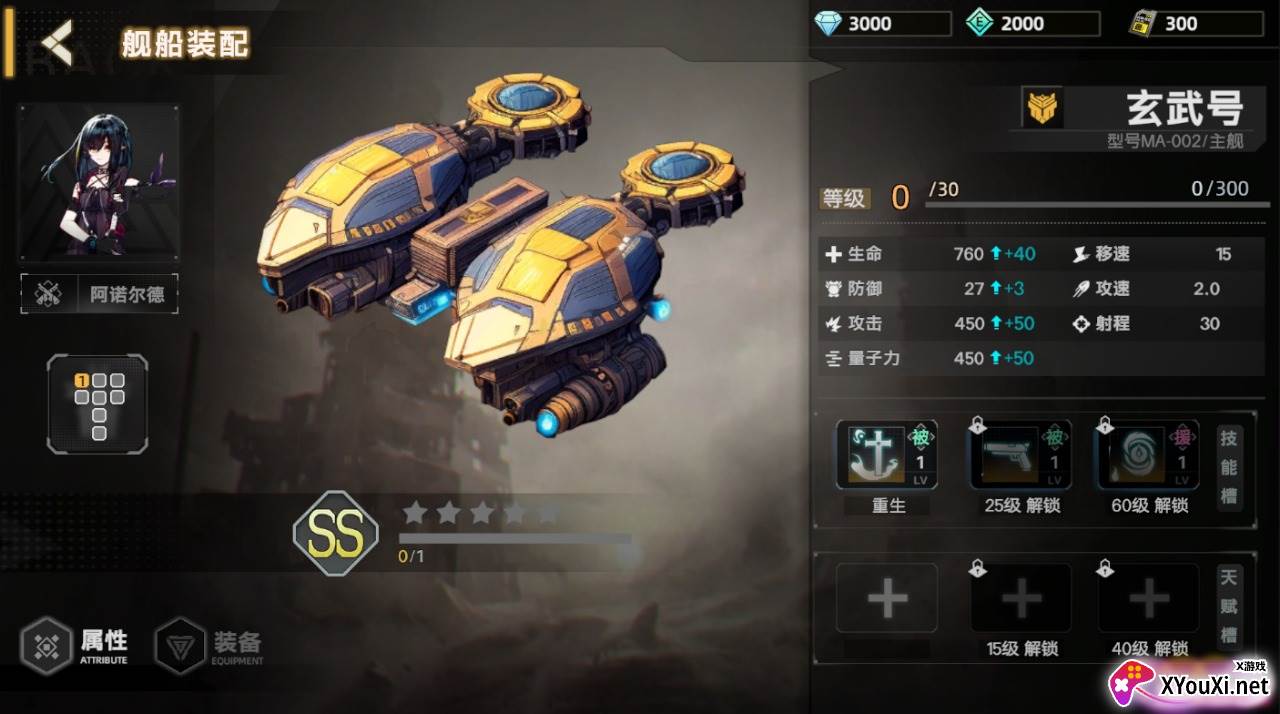The height and width of the screenshot is (714, 1280).
Task: Click the talent slot unlocking at level 15
Action: click(1021, 599)
